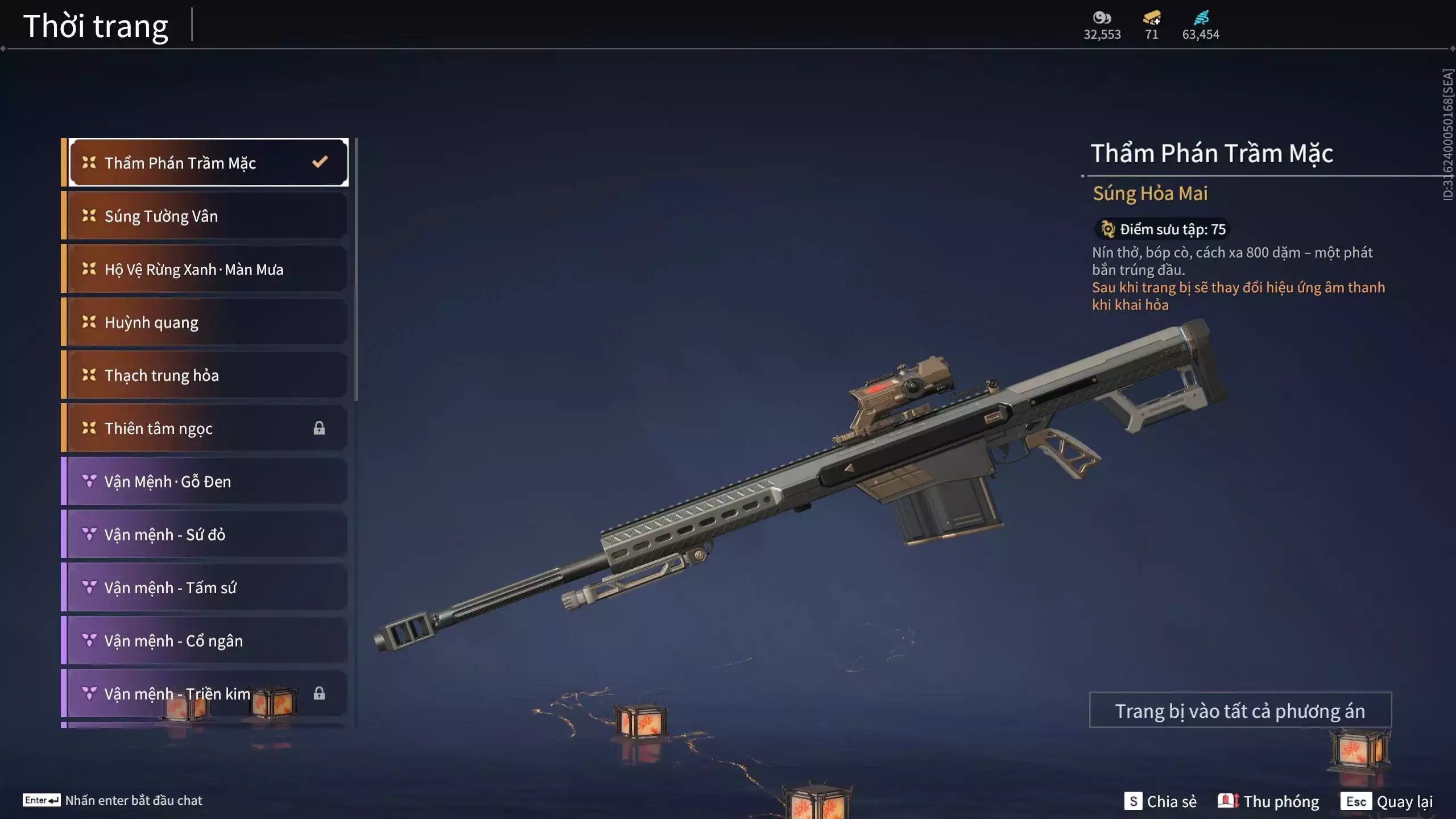The width and height of the screenshot is (1456, 819).
Task: Choose Vận Mệnh · Gỗ Đen skin
Action: click(x=208, y=482)
